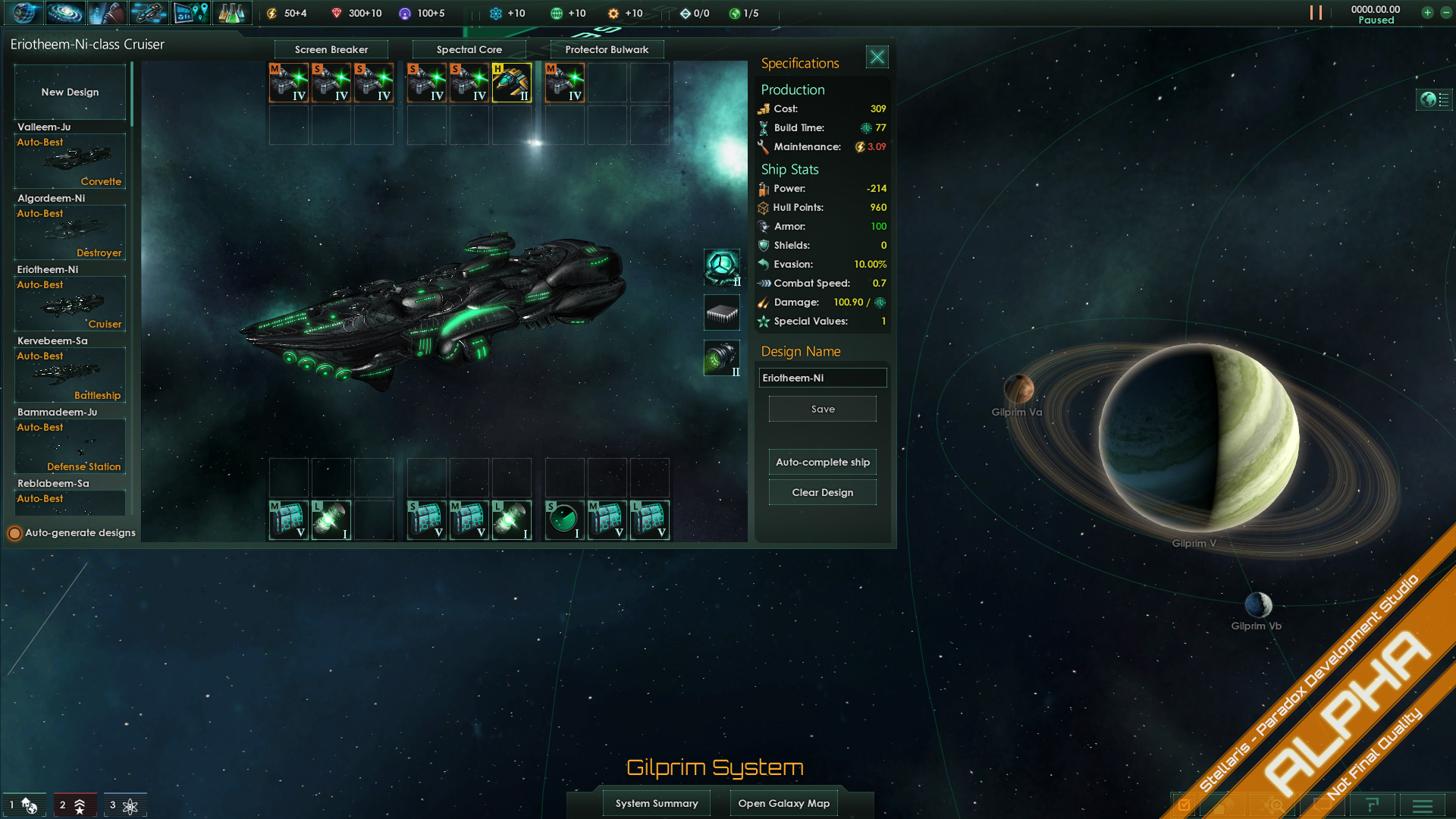Select the Algordeem-Ni Destroyer design
The image size is (1456, 819).
point(70,232)
